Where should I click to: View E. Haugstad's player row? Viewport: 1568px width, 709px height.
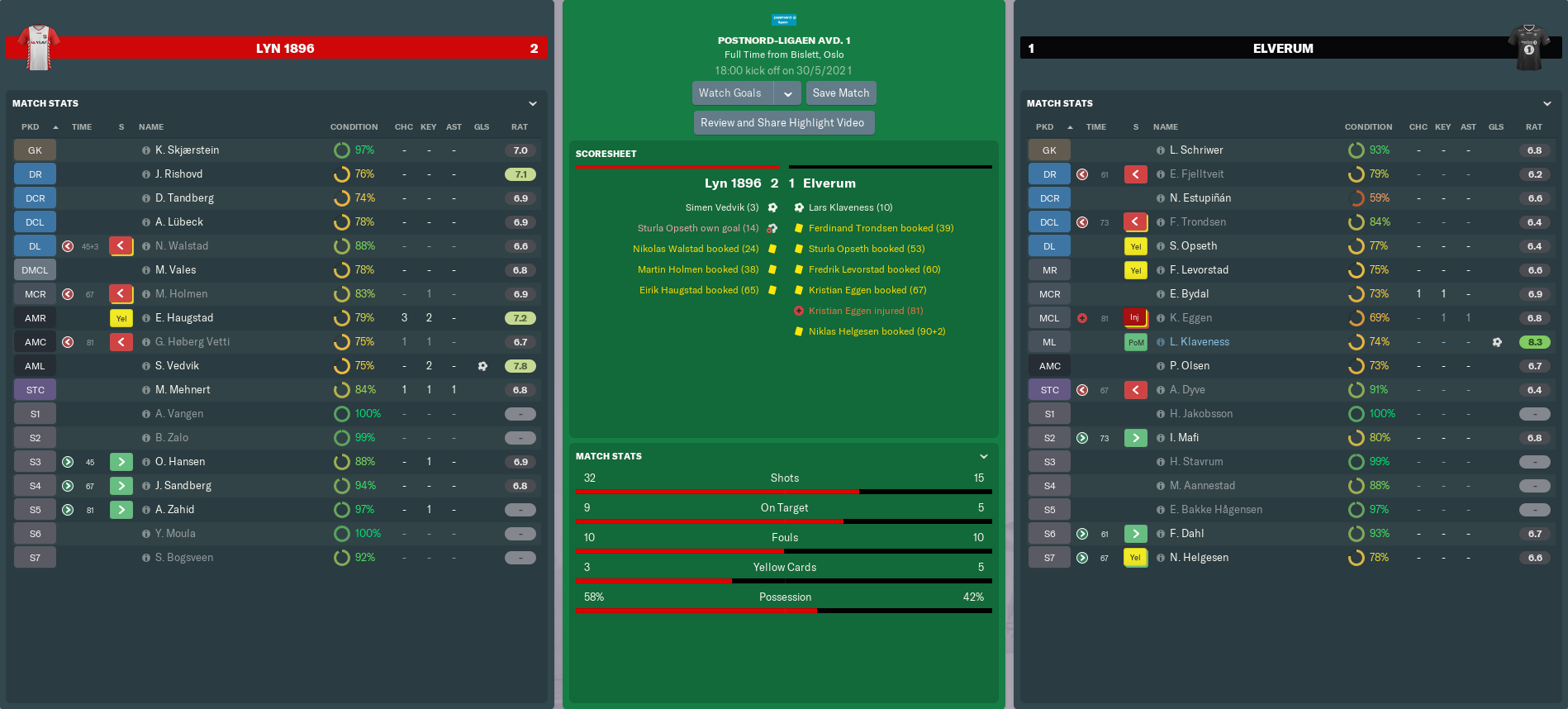pos(184,318)
